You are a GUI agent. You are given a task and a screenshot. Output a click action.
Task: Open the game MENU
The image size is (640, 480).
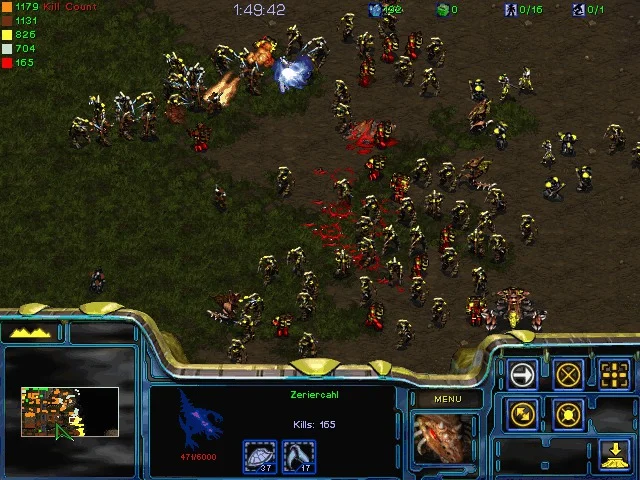(x=447, y=400)
